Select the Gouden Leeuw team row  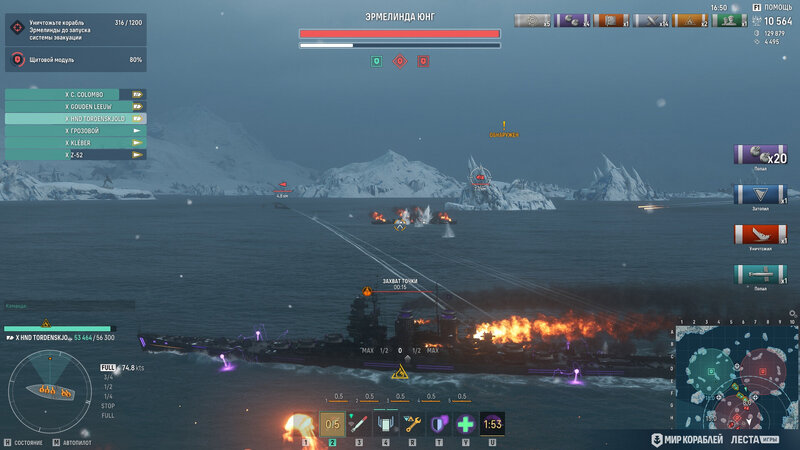tap(76, 106)
